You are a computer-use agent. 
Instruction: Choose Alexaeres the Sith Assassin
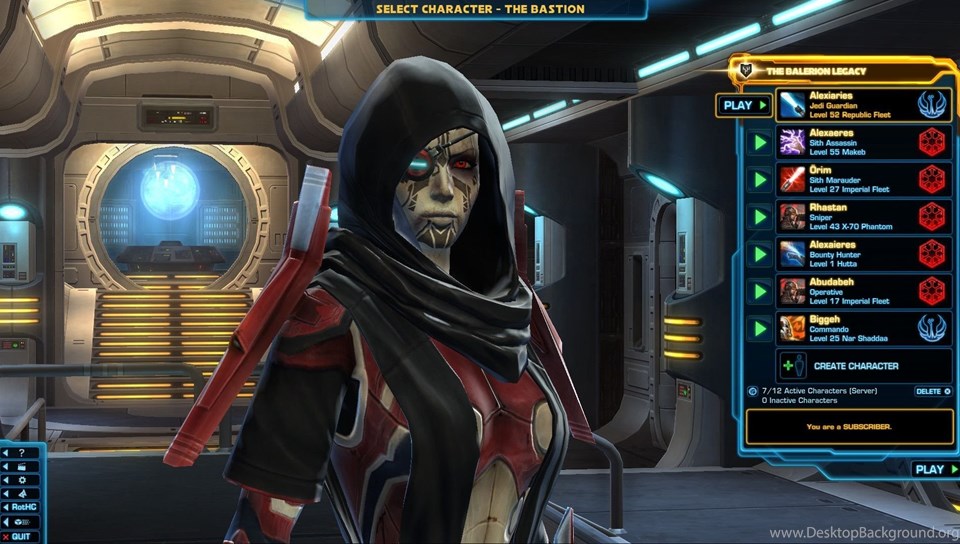[862, 143]
